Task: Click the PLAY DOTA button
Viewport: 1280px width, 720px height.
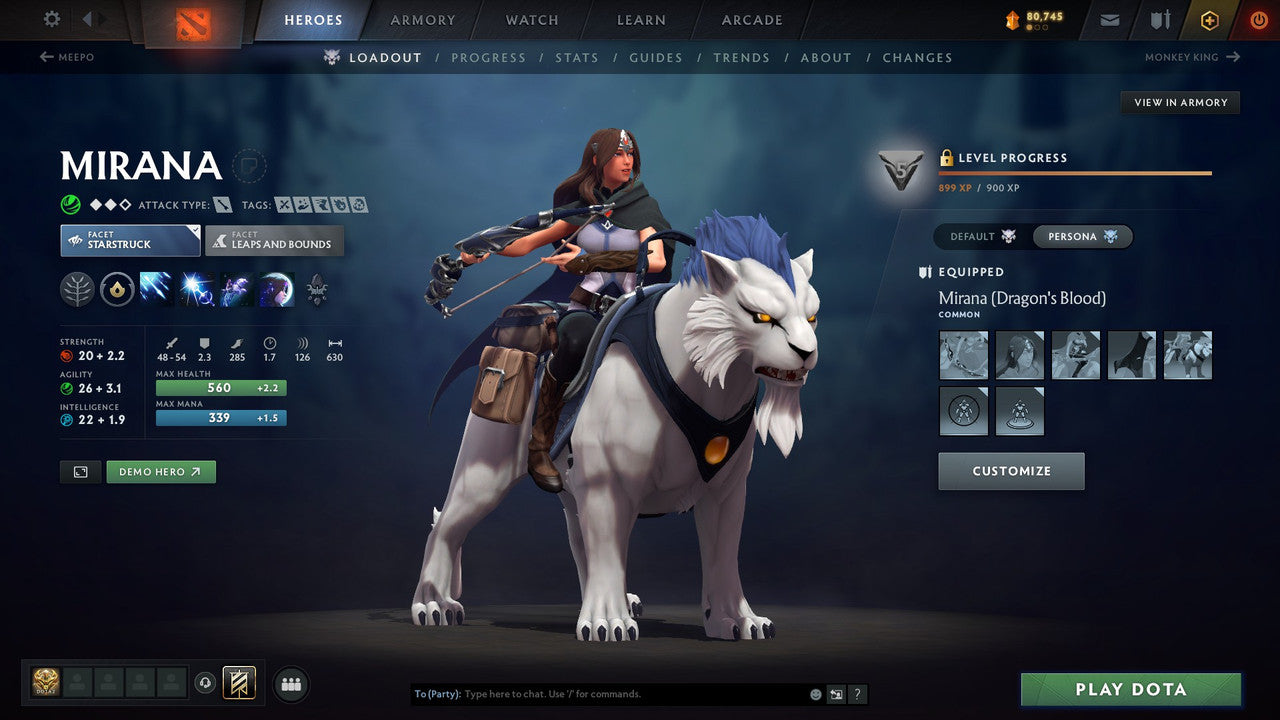Action: pyautogui.click(x=1130, y=689)
